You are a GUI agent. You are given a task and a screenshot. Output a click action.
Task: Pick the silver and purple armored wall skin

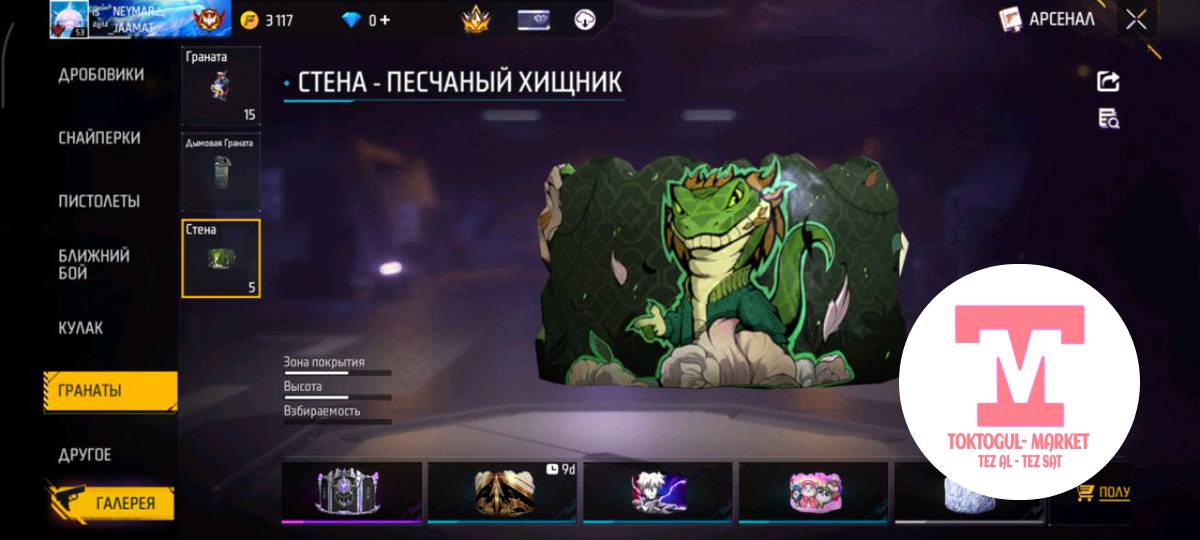point(351,492)
